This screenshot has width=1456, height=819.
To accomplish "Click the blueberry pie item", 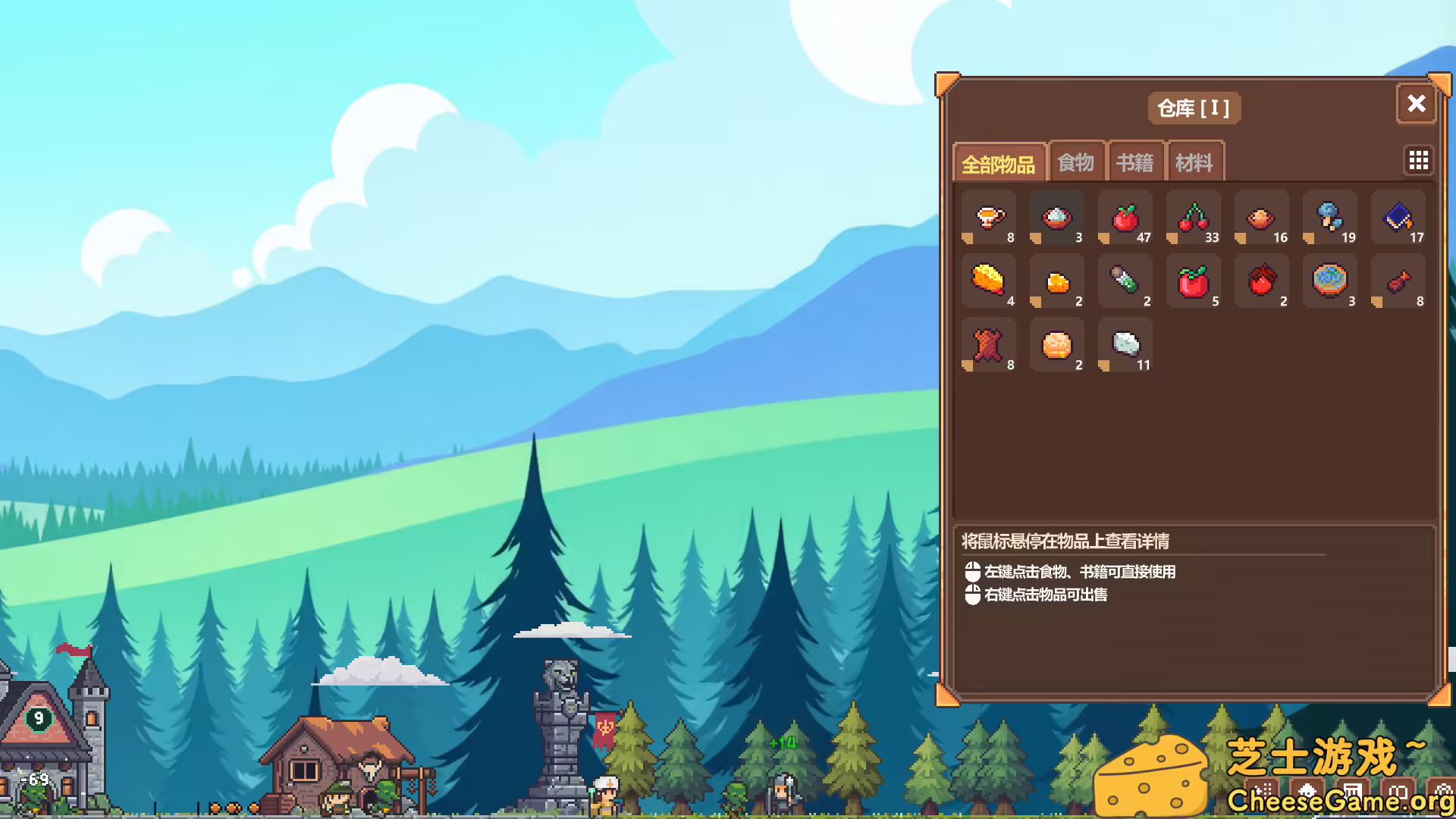I will pyautogui.click(x=1329, y=281).
